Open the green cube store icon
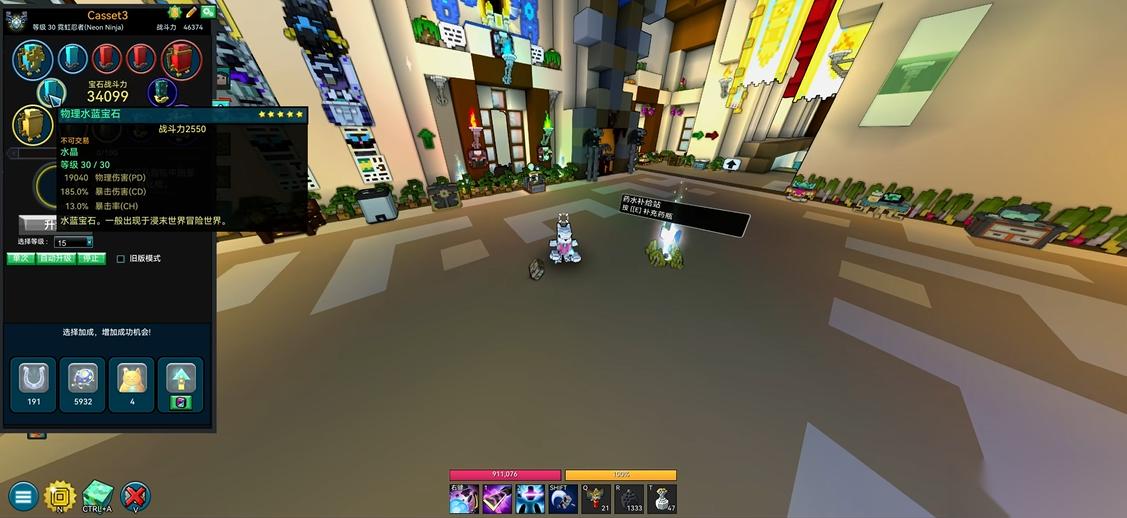 [x=98, y=495]
